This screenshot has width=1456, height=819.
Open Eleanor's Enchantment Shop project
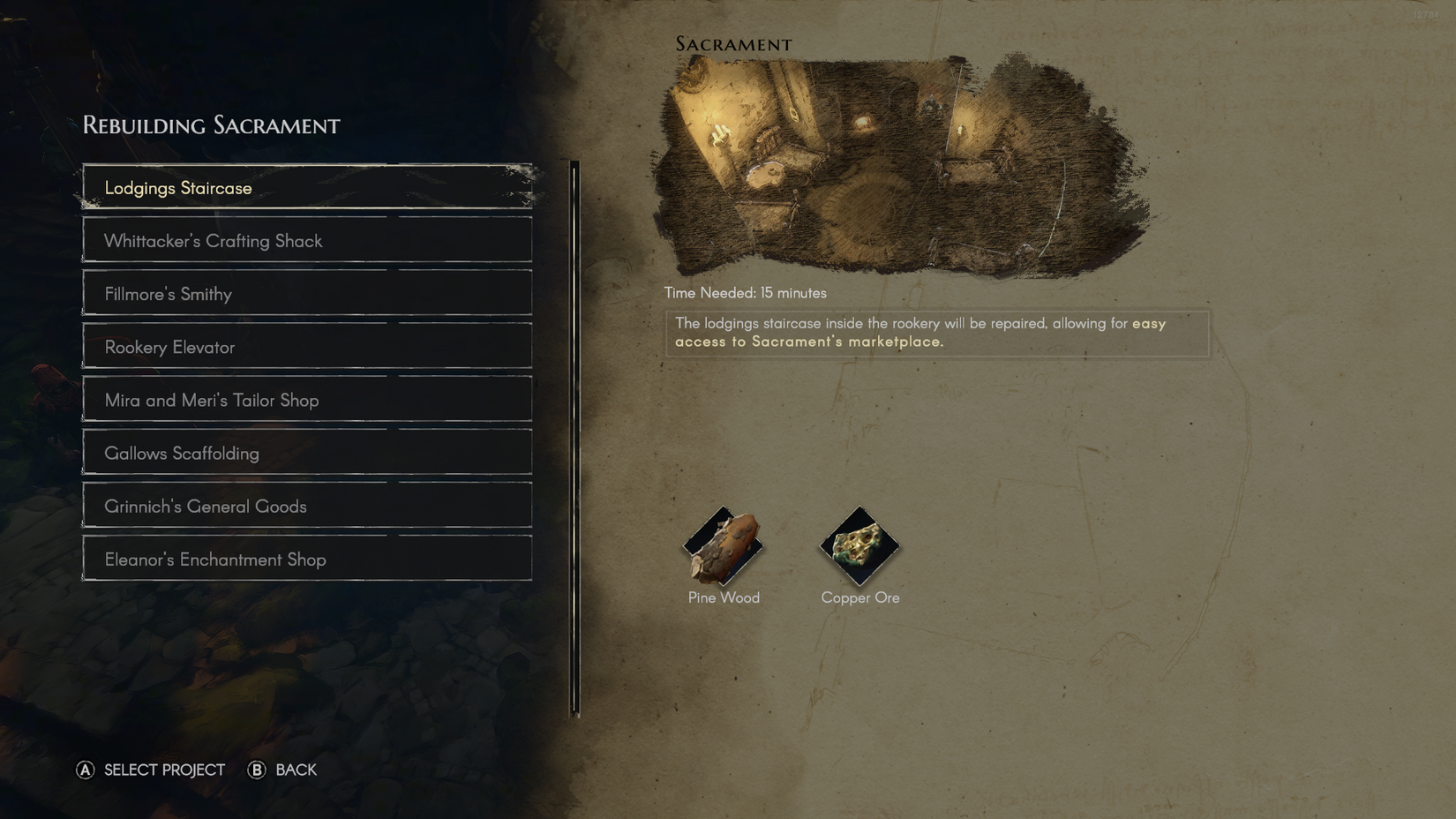pos(307,558)
